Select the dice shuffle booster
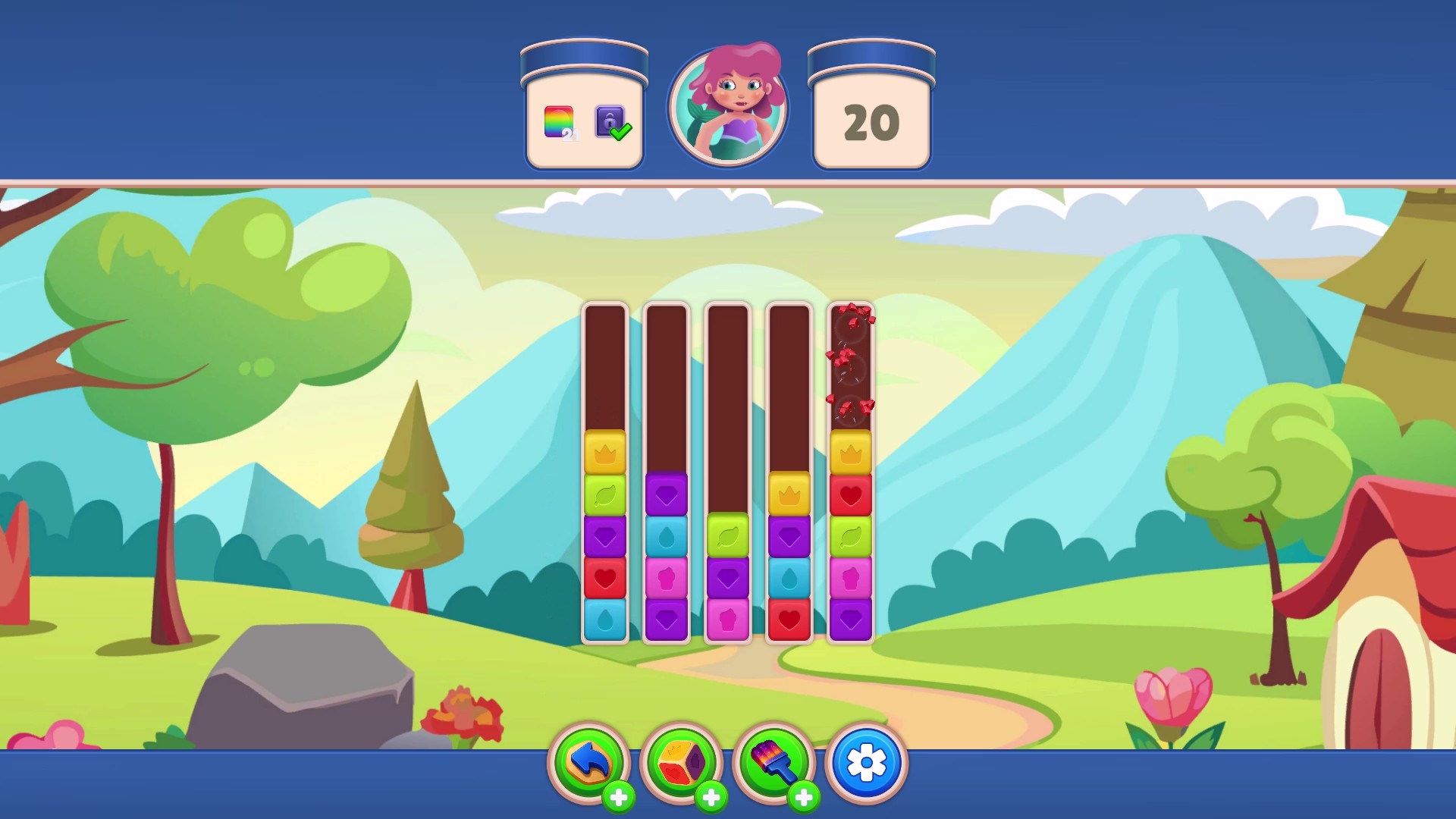Screen dimensions: 1456x819 [x=682, y=762]
